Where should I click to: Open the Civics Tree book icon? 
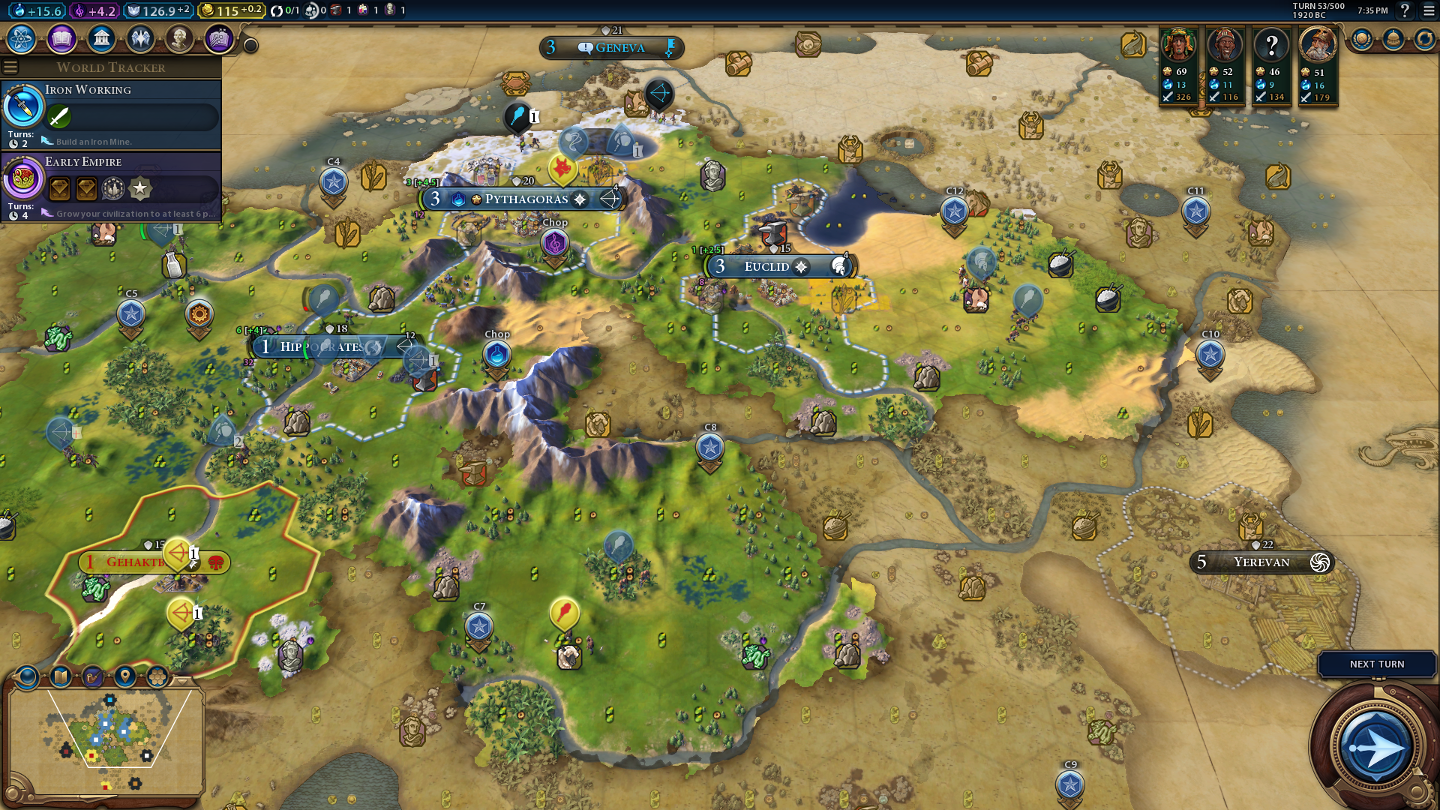(61, 39)
